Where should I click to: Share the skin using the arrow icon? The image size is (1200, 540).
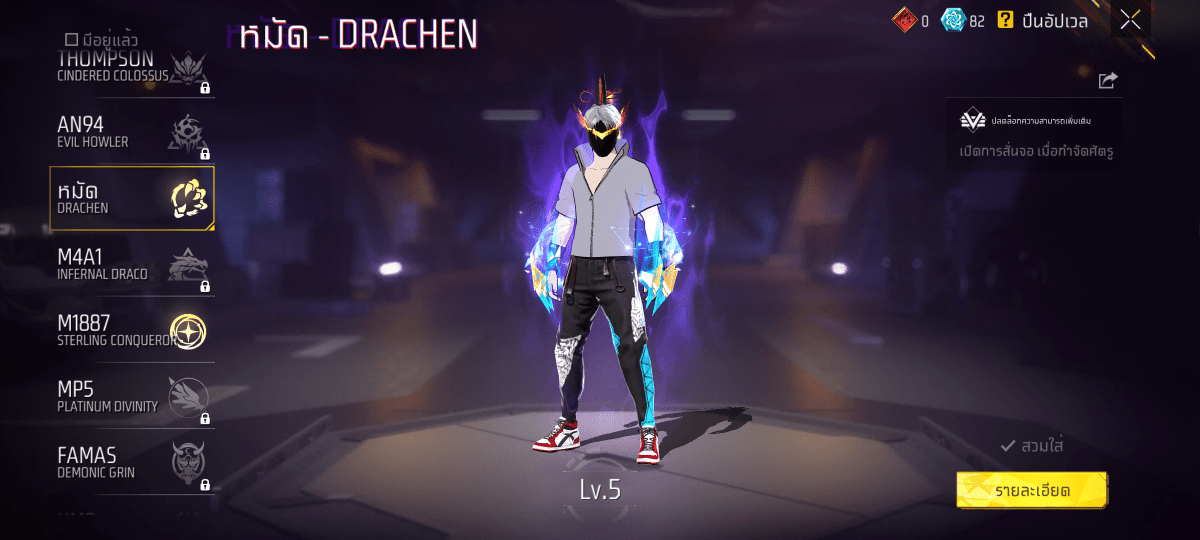1107,81
